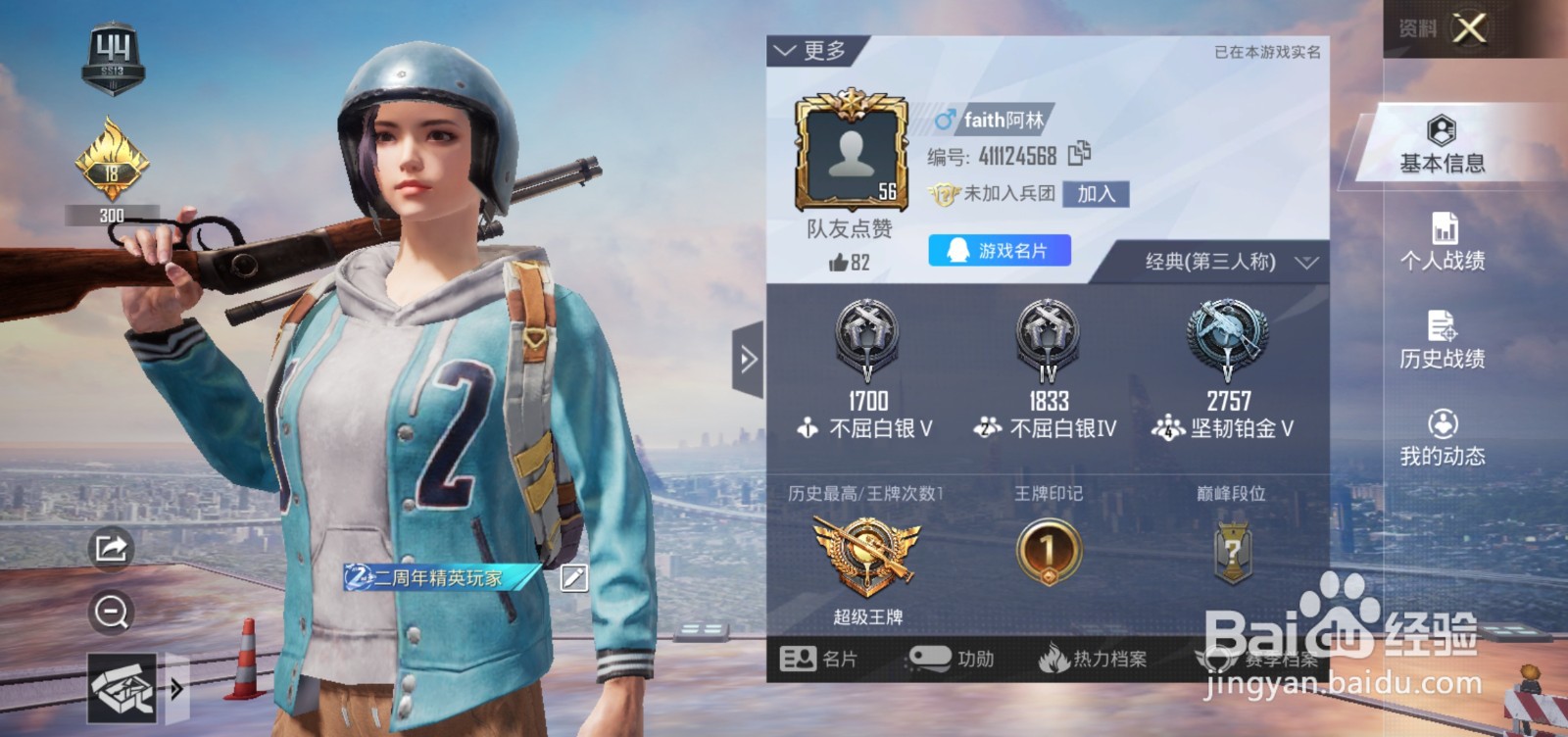The height and width of the screenshot is (737, 1568).
Task: Switch to the 功勋 tab
Action: (953, 660)
